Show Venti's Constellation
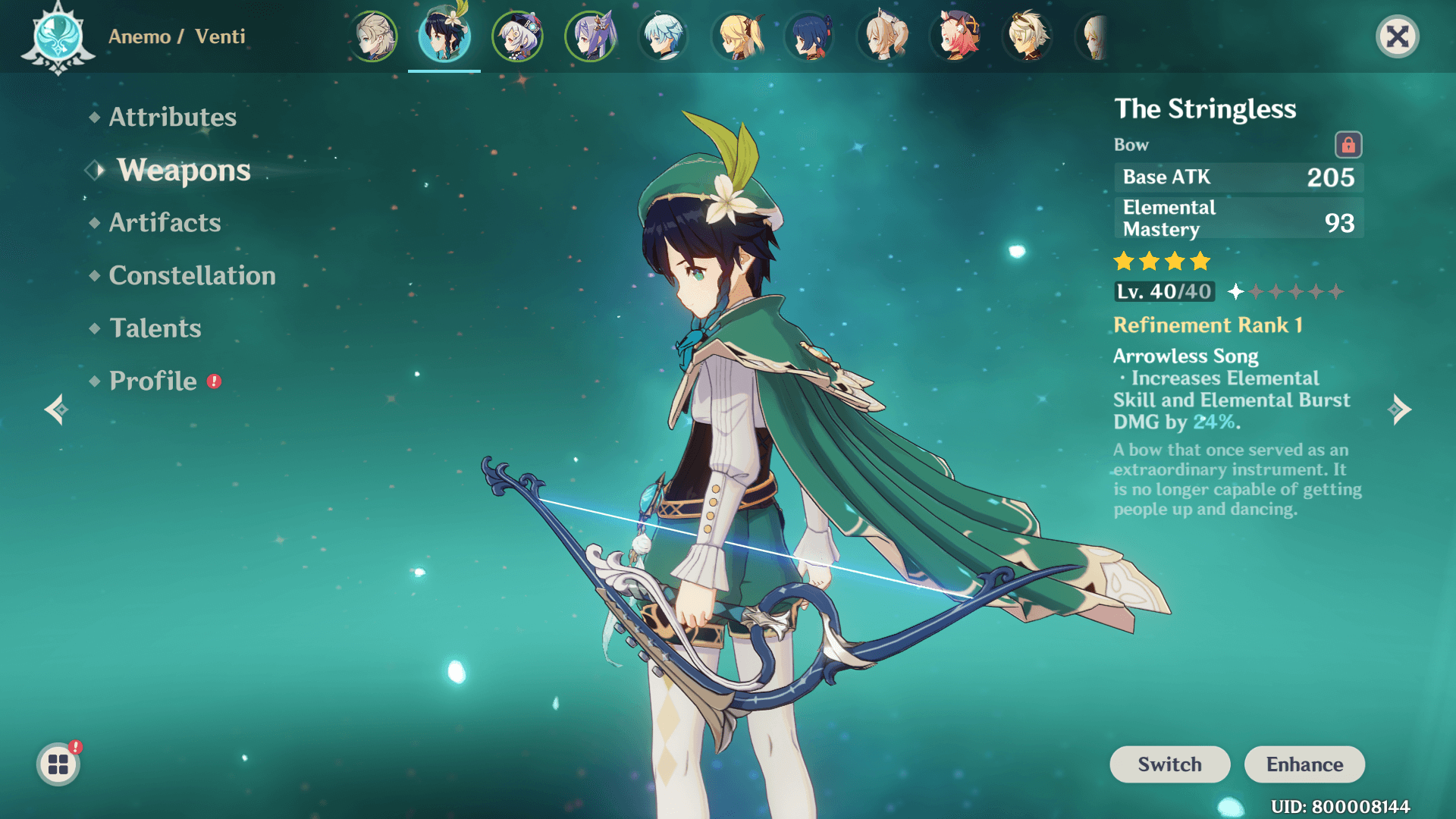 pos(192,275)
